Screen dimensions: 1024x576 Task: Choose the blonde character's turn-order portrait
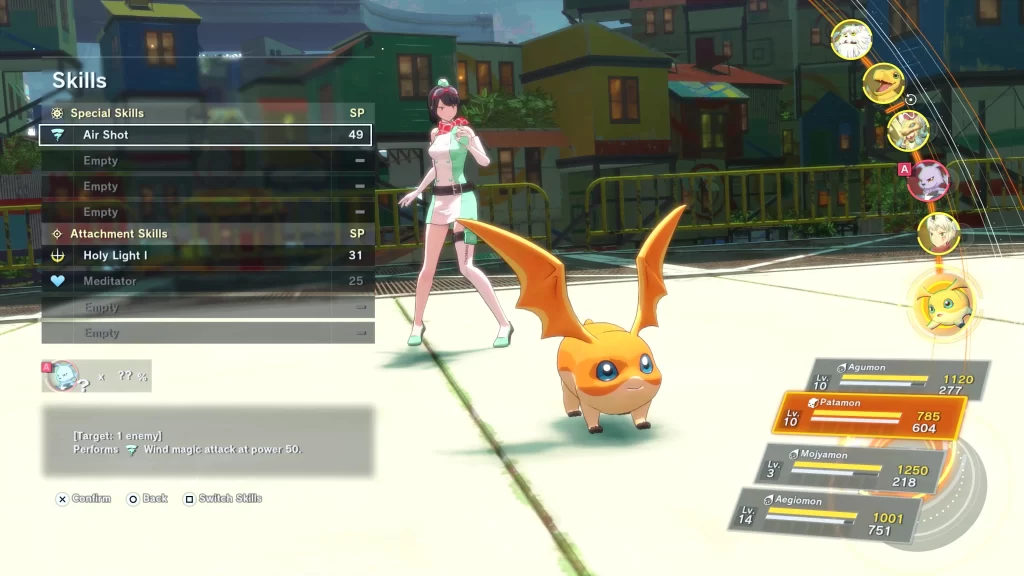tap(939, 234)
